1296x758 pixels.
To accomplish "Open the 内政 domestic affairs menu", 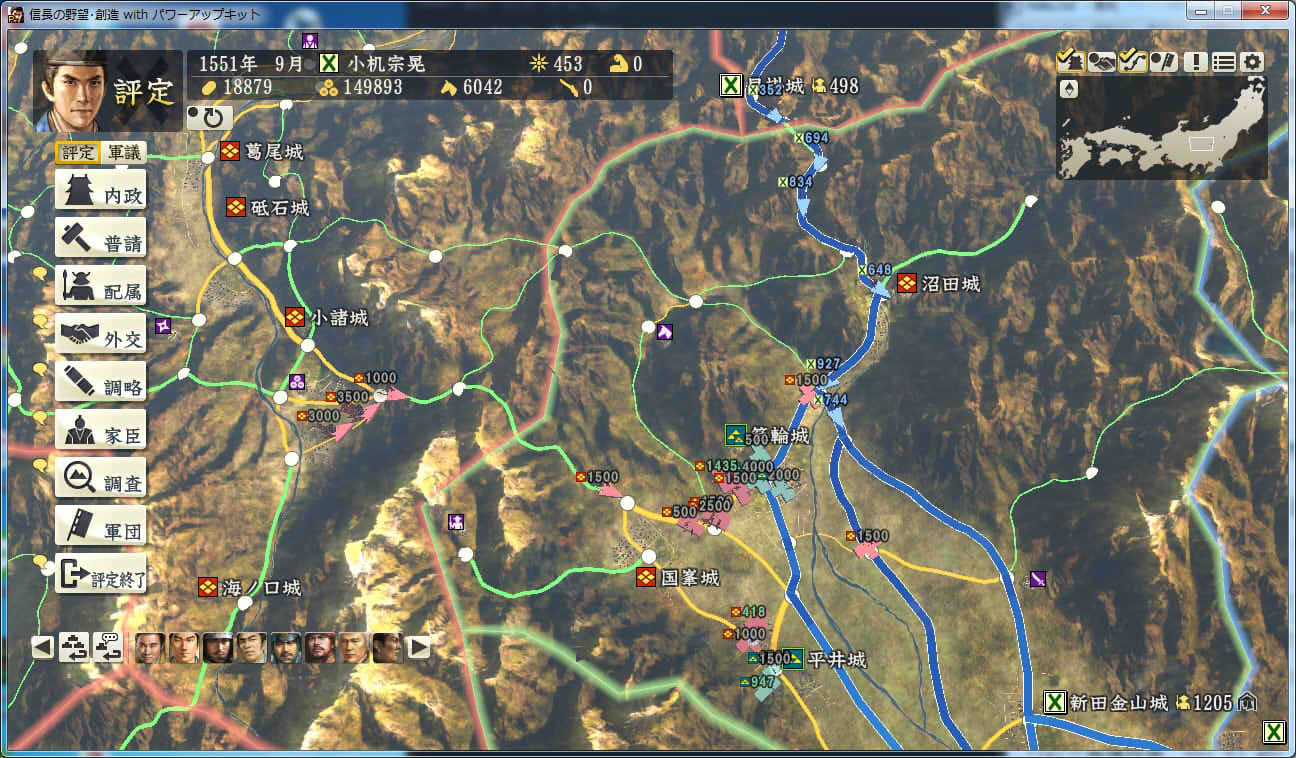I will 100,191.
